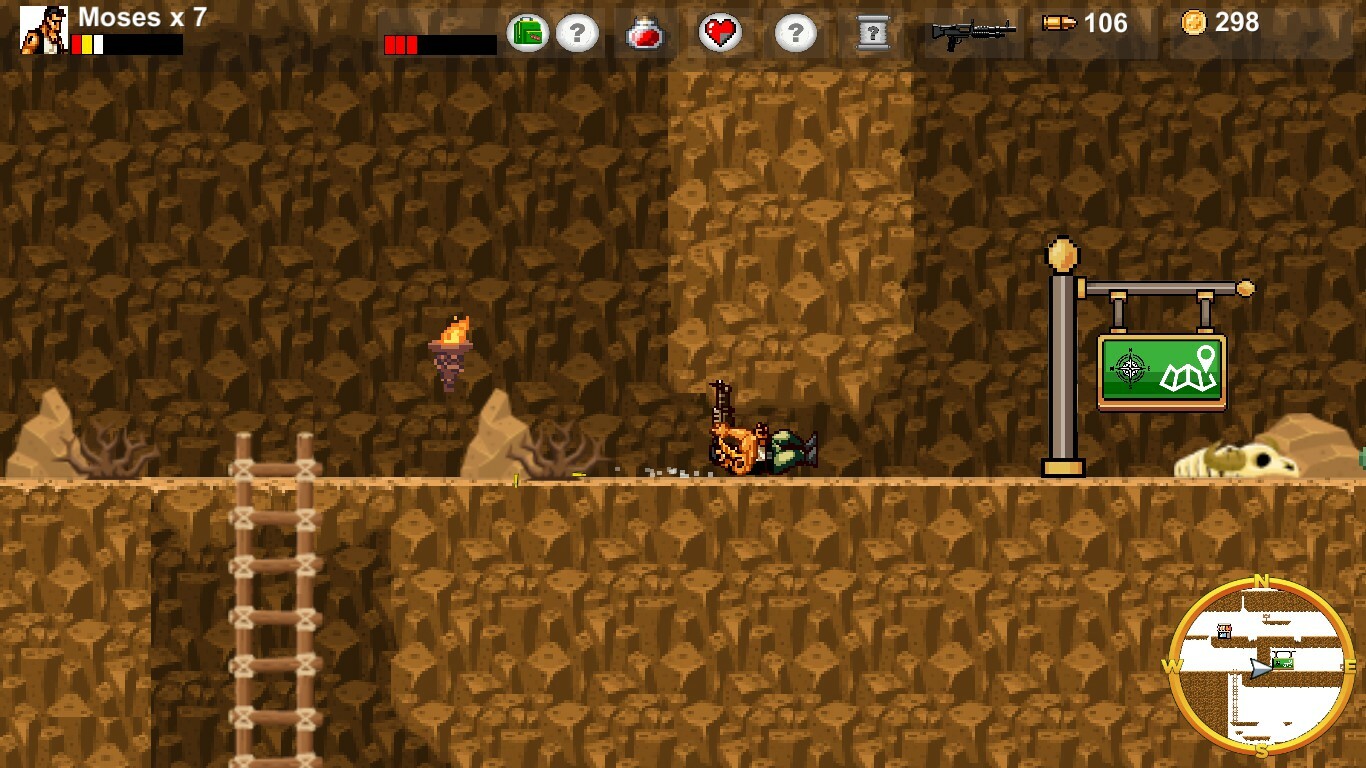
Task: Open the green map signpost
Action: 1162,370
